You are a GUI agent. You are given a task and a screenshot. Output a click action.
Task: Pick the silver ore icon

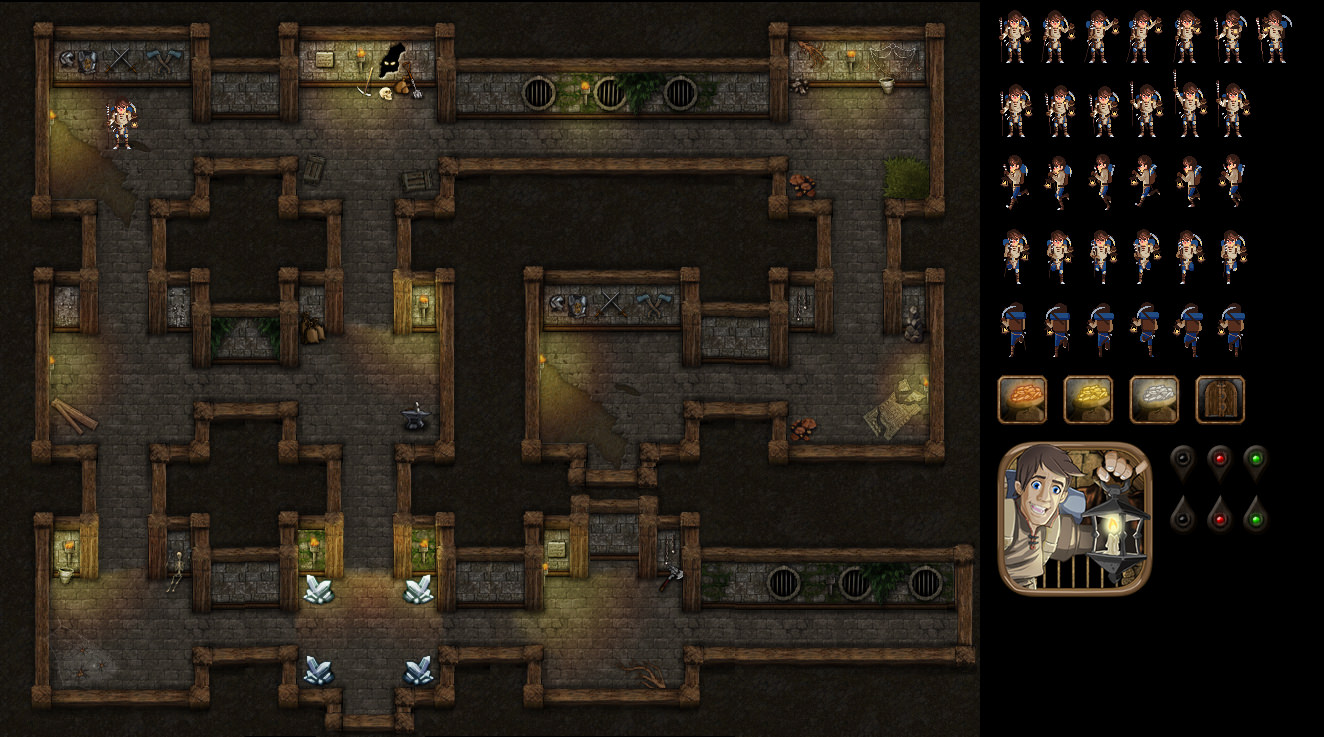[1154, 400]
